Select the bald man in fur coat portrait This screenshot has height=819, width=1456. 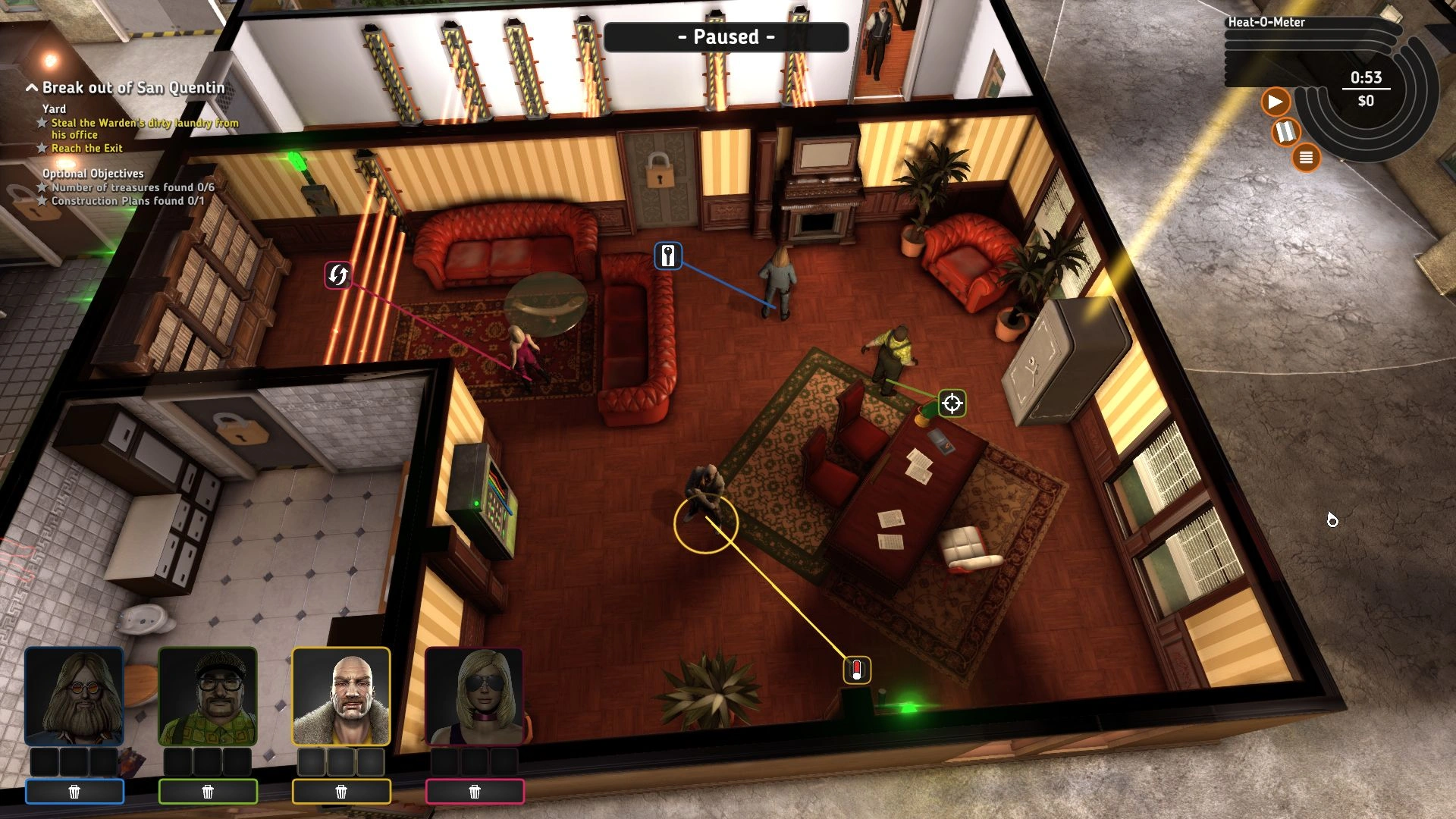point(341,696)
